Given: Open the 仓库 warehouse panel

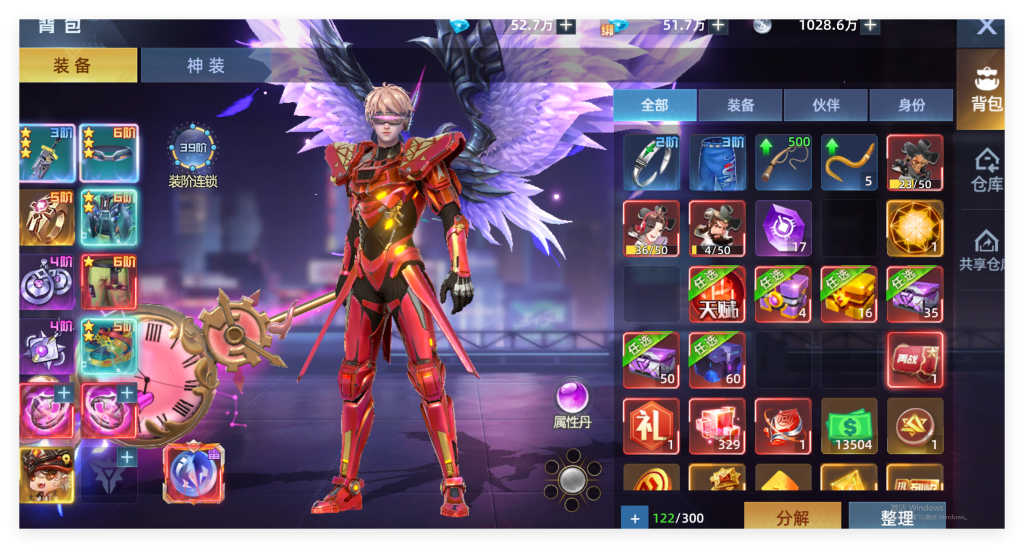Looking at the screenshot, I should point(986,171).
